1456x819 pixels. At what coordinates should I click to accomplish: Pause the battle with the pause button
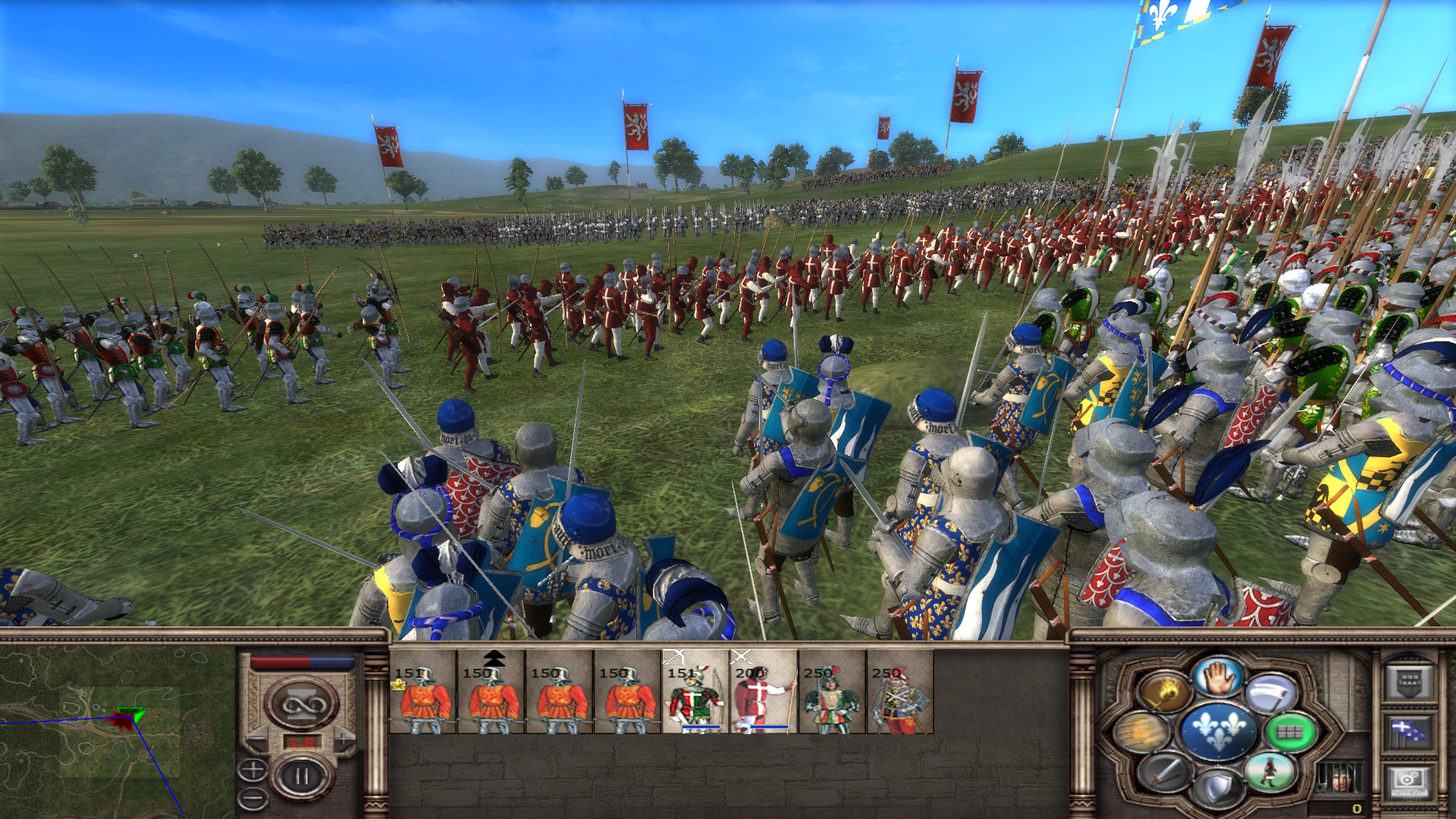303,777
